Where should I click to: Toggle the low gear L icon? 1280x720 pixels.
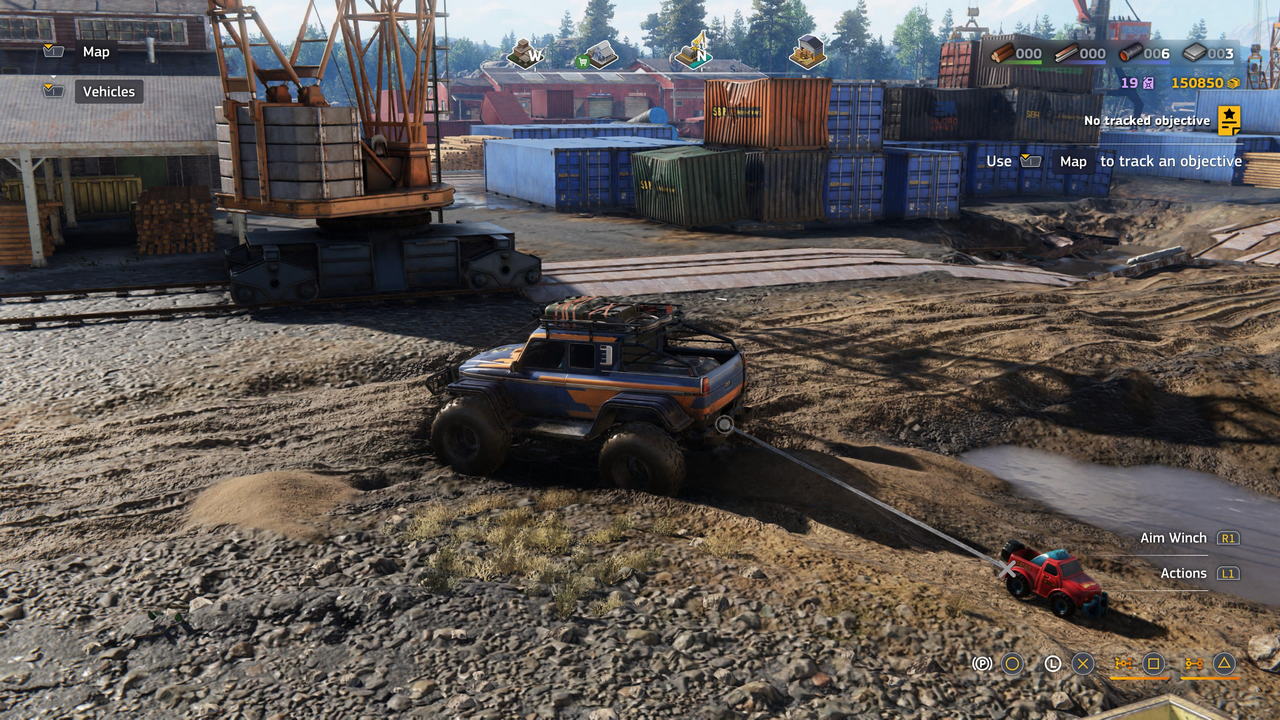(x=1052, y=663)
